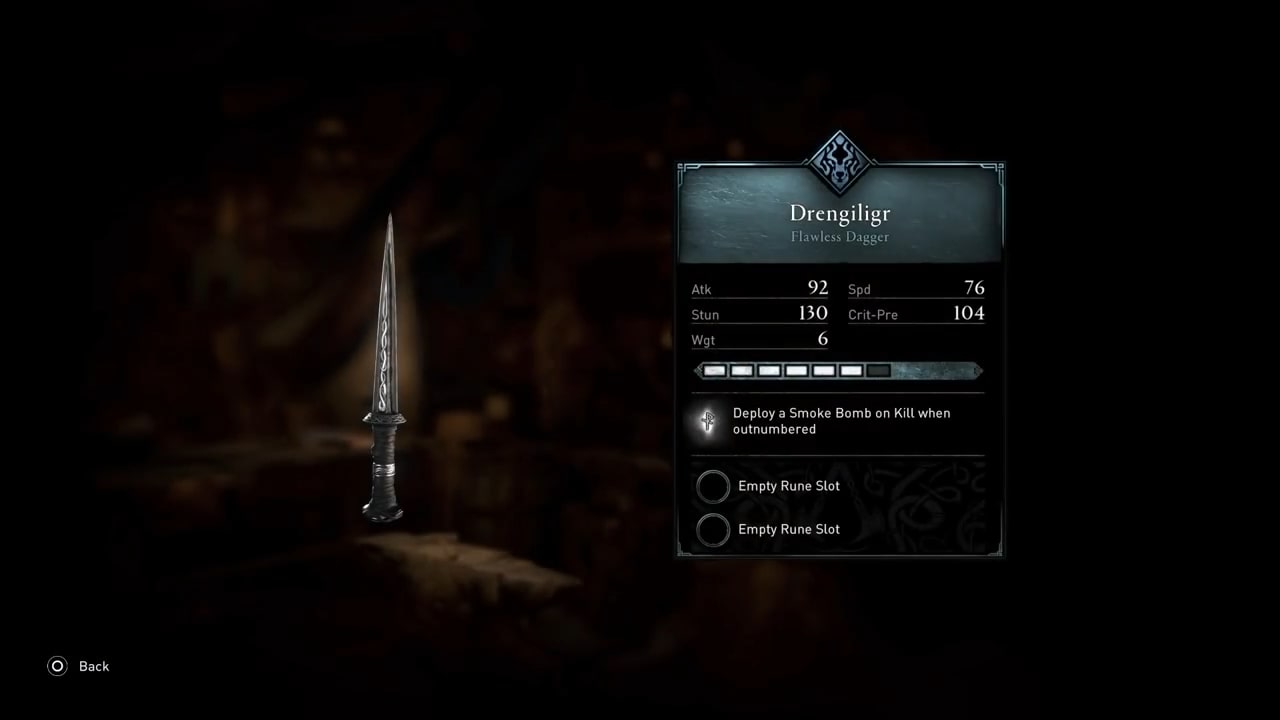Click the Back option at bottom left
Screen dimensions: 1280x720
(x=94, y=666)
